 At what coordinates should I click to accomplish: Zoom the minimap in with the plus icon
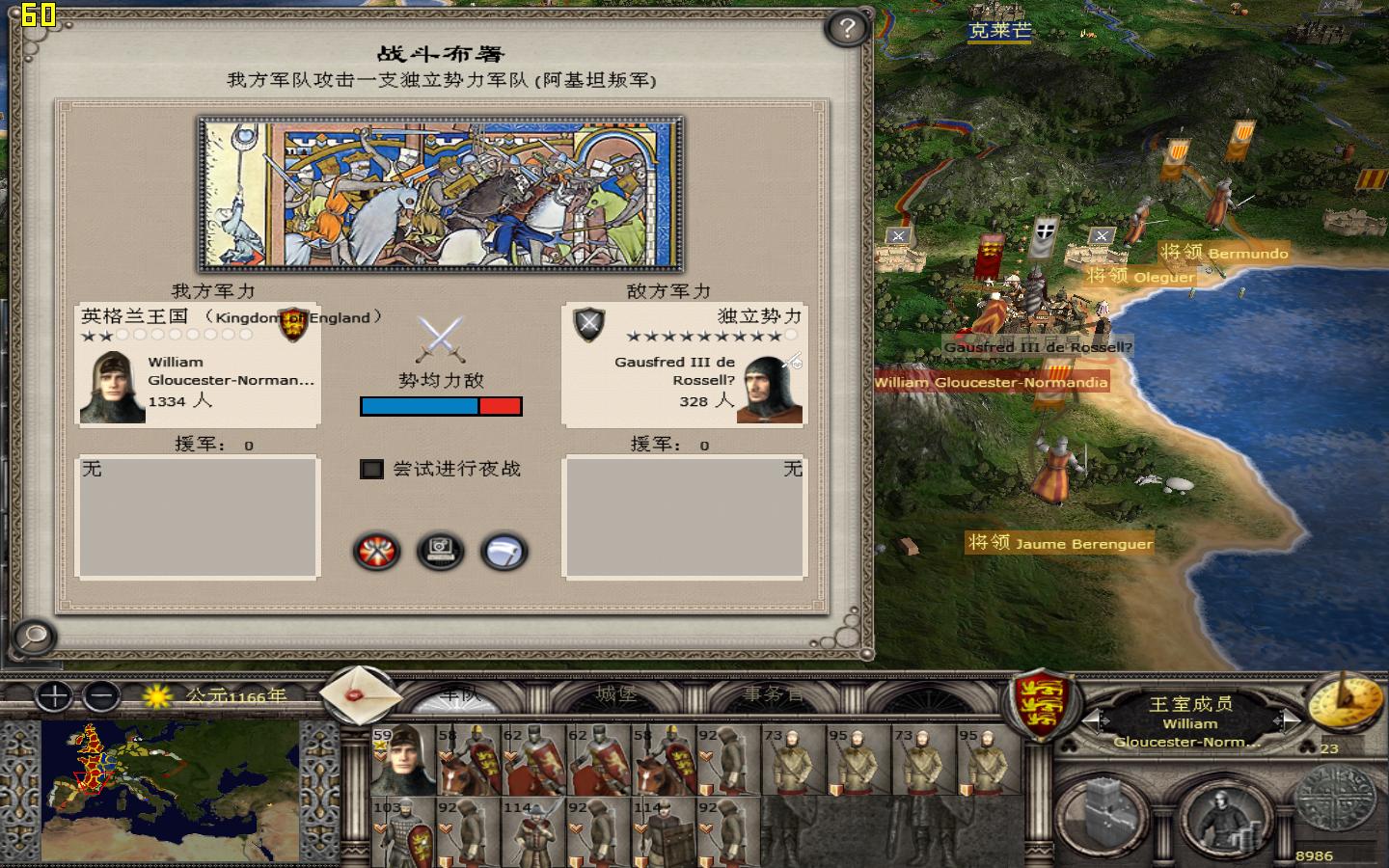tap(52, 696)
